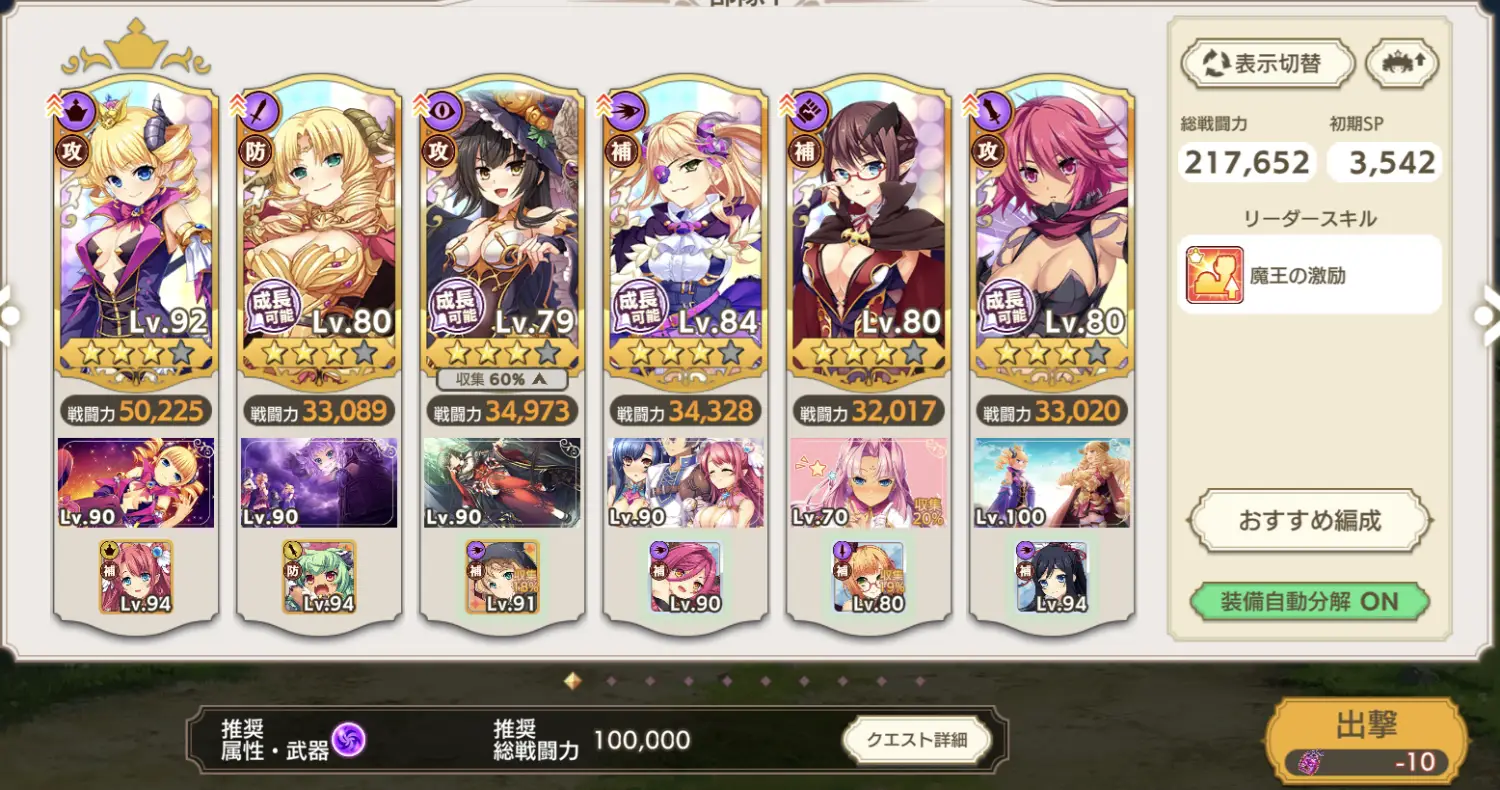The width and height of the screenshot is (1500, 790).
Task: Switch display with the 表示切替 button
Action: [1268, 64]
